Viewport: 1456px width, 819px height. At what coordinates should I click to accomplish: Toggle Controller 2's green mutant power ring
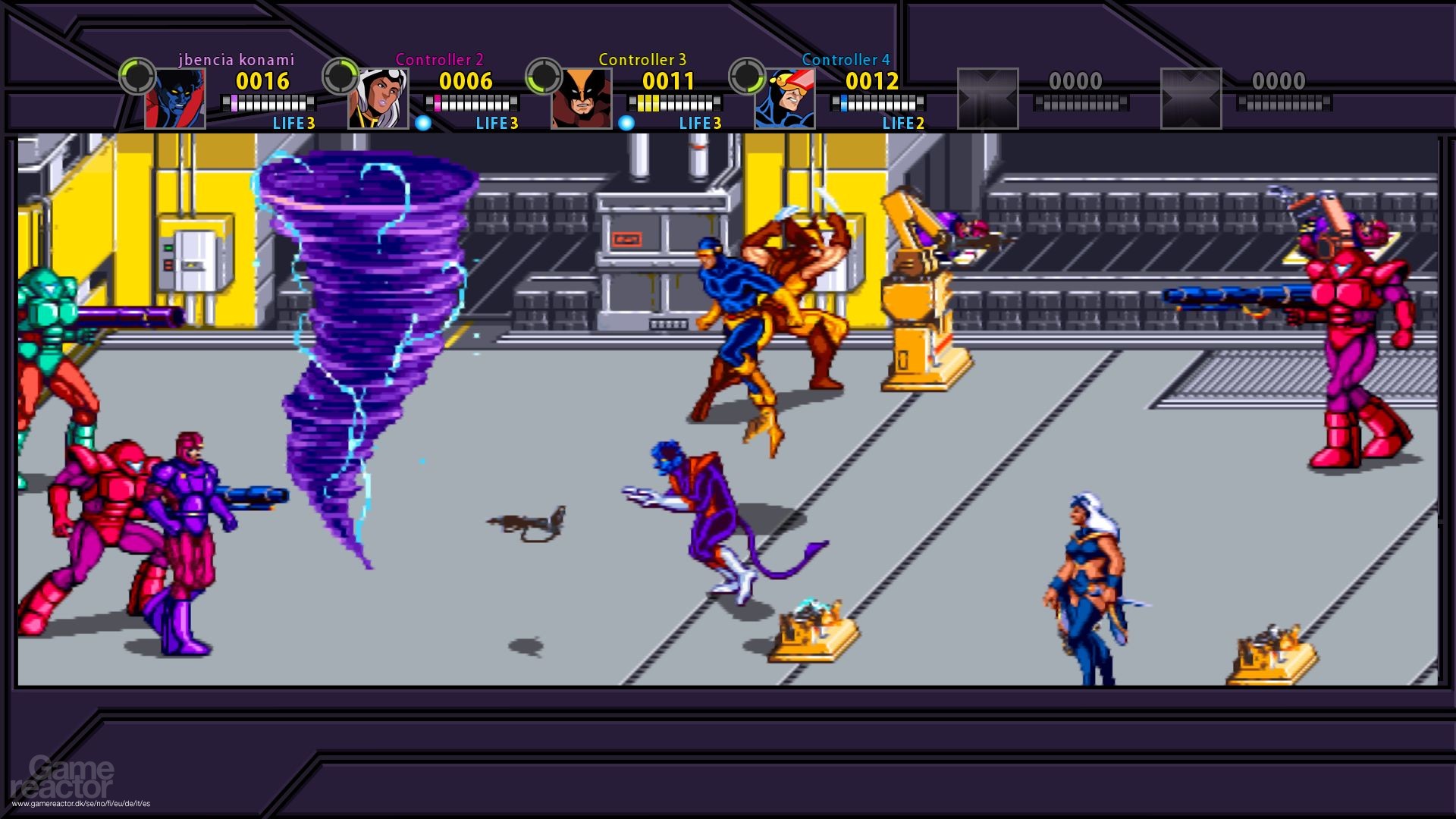pyautogui.click(x=339, y=76)
